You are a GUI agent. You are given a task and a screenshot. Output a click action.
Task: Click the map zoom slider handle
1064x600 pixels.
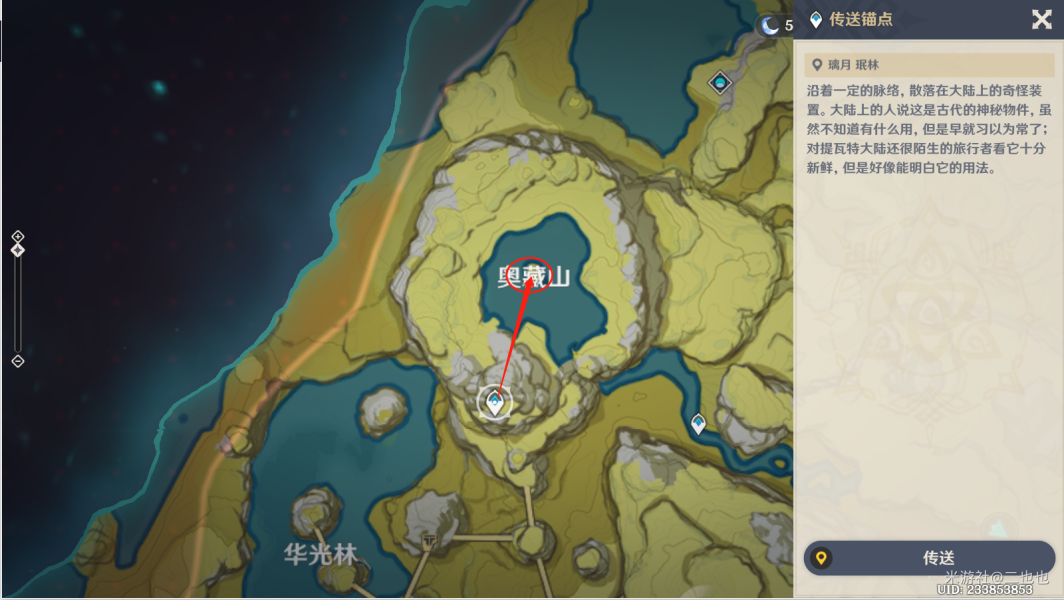click(x=17, y=249)
